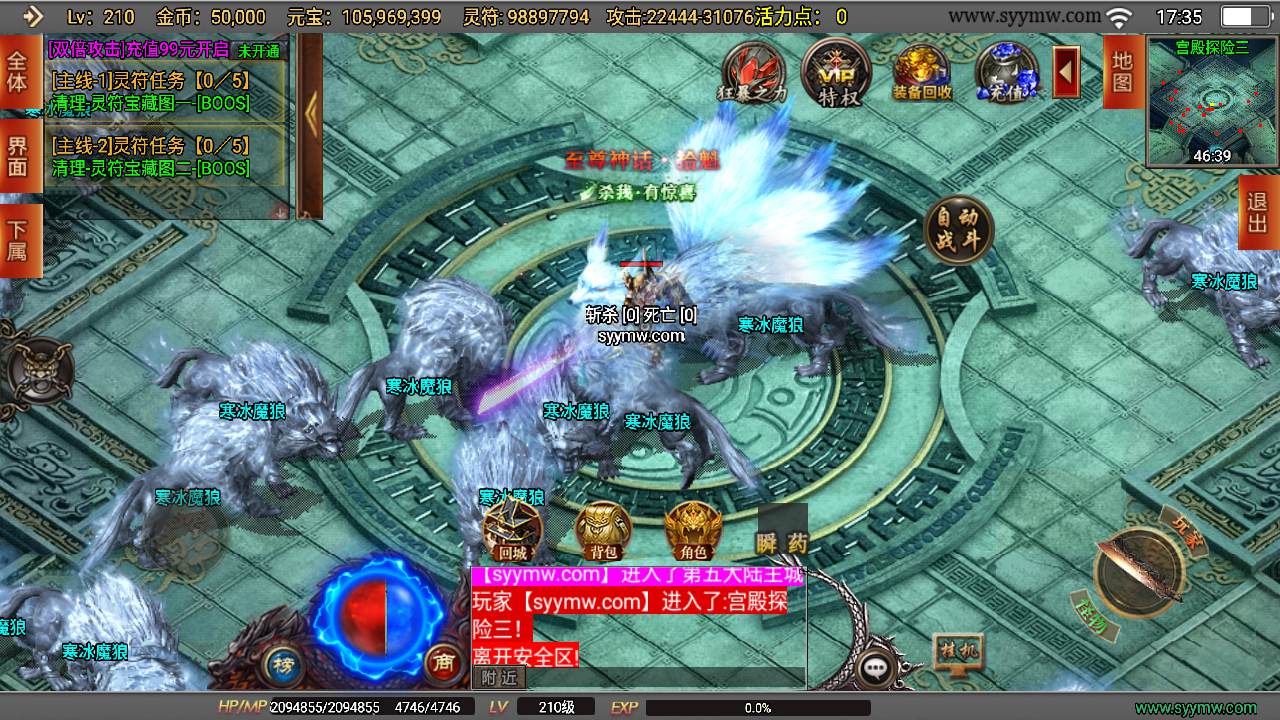Click the 宫殿探险三 minimap

coord(1212,102)
